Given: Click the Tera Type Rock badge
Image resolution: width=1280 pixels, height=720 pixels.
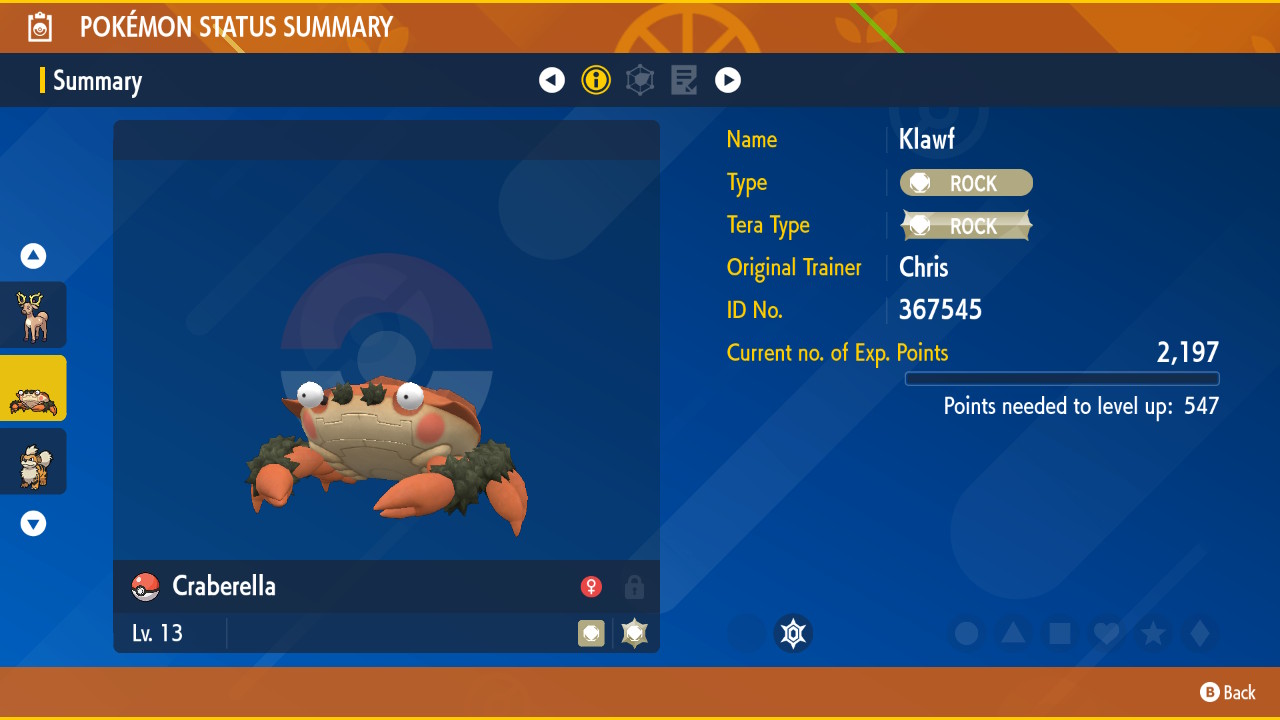Looking at the screenshot, I should click(966, 225).
